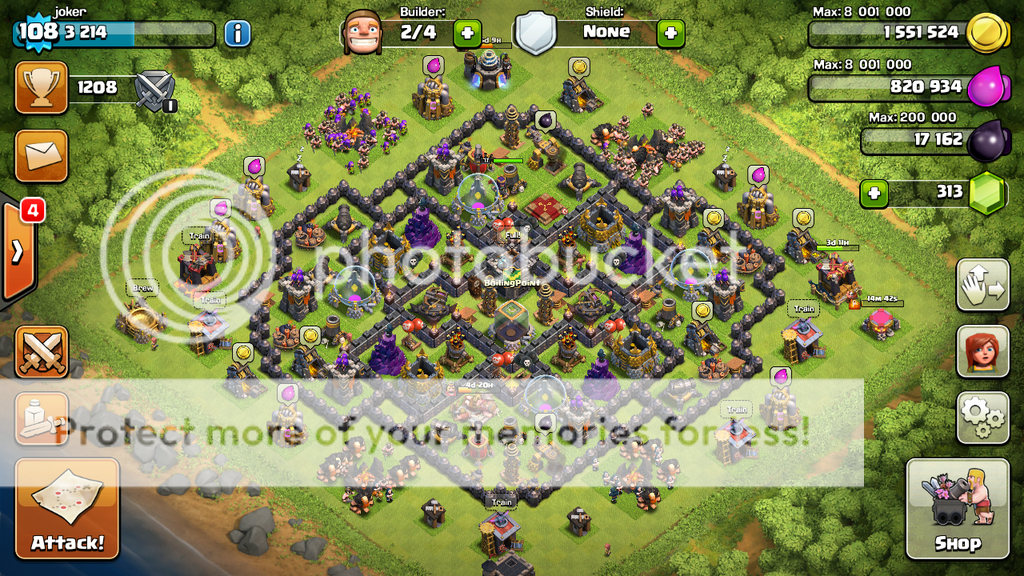
Task: Open the Shop
Action: coord(957,509)
